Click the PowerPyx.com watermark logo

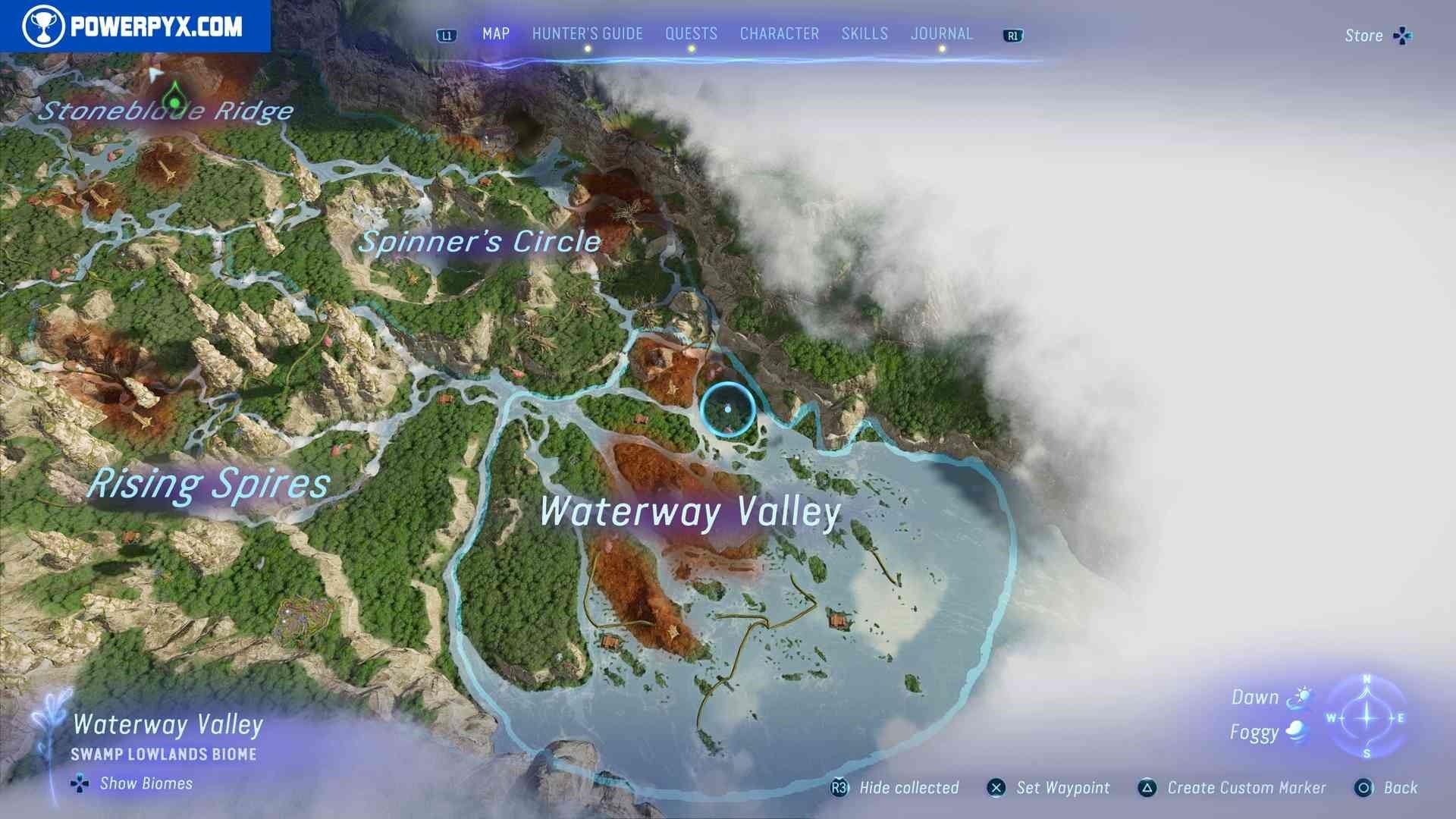click(135, 27)
